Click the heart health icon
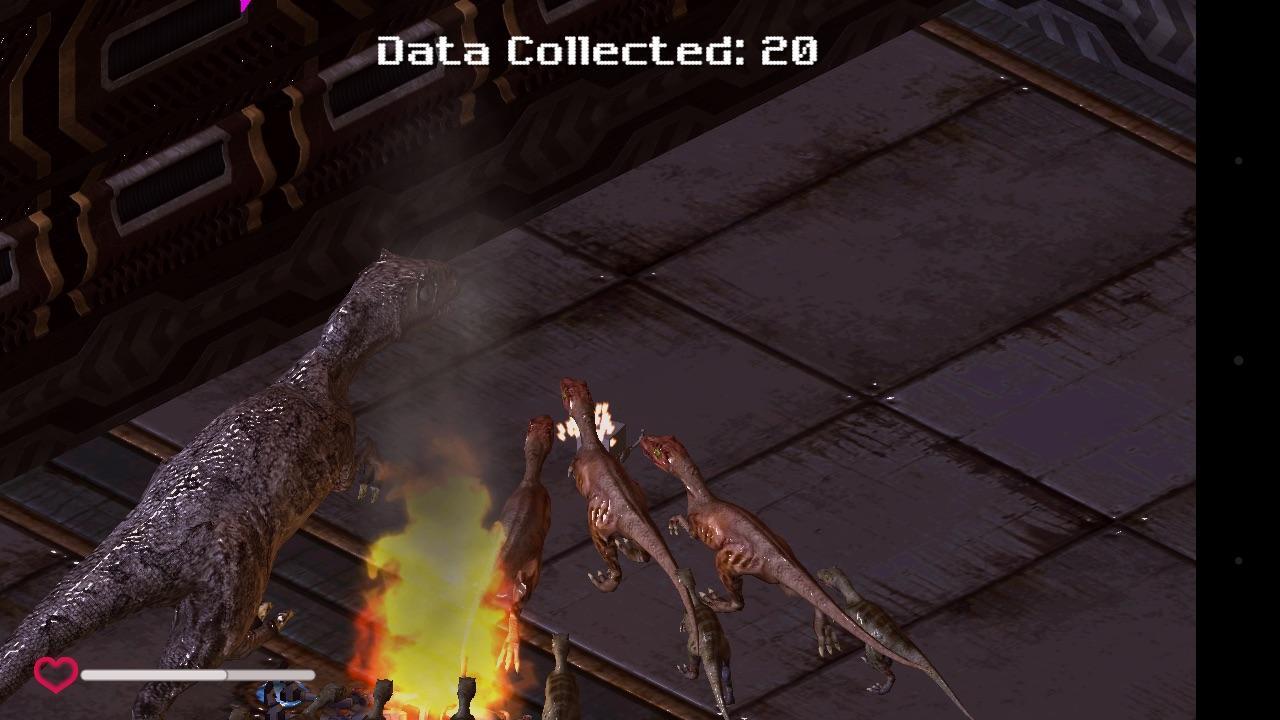1280x720 pixels. 55,675
